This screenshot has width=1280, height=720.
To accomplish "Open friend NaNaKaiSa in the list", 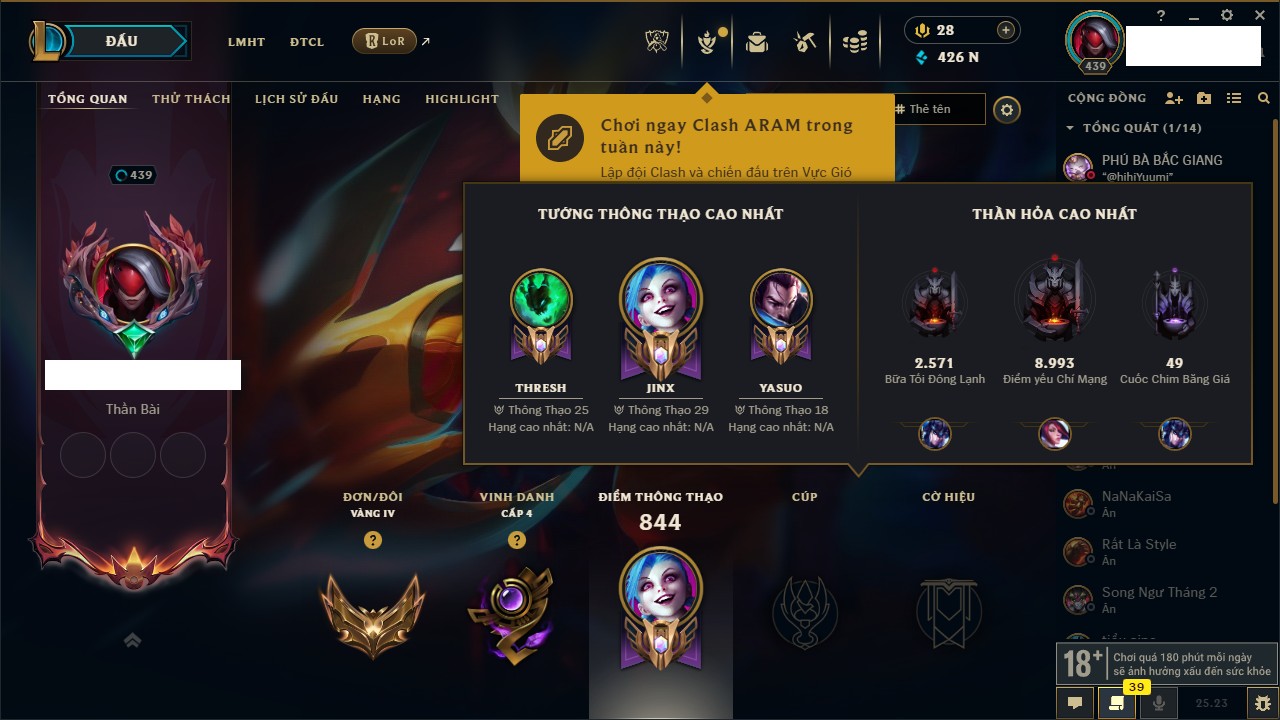I will coord(1136,497).
